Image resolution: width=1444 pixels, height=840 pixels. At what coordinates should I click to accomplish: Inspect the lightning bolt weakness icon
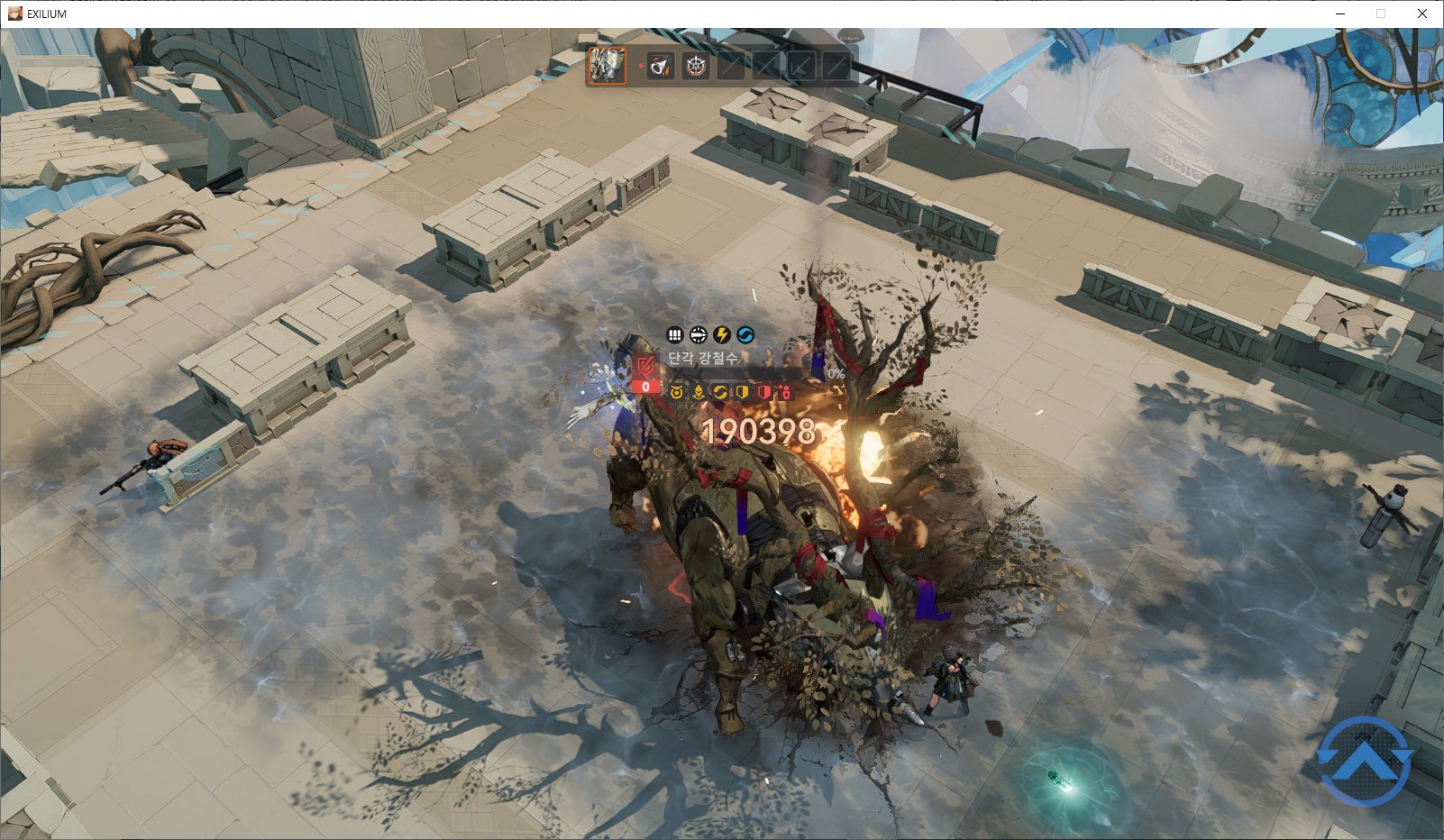coord(722,335)
